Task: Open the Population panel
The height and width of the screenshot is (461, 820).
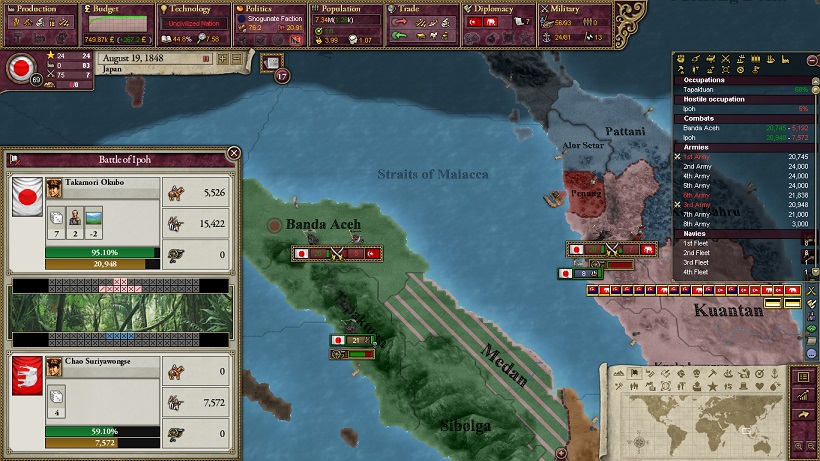Action: pyautogui.click(x=346, y=9)
